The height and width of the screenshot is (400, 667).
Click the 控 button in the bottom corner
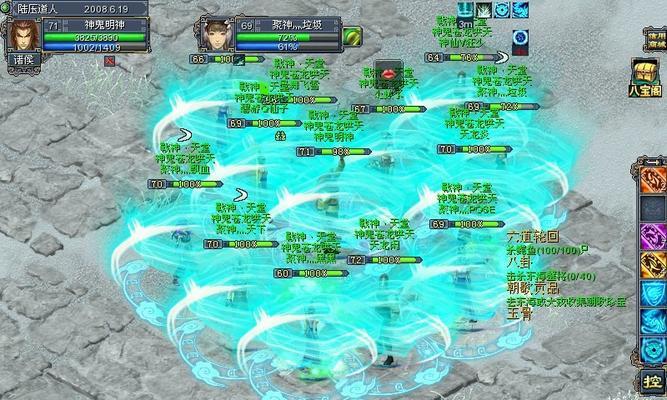652,381
